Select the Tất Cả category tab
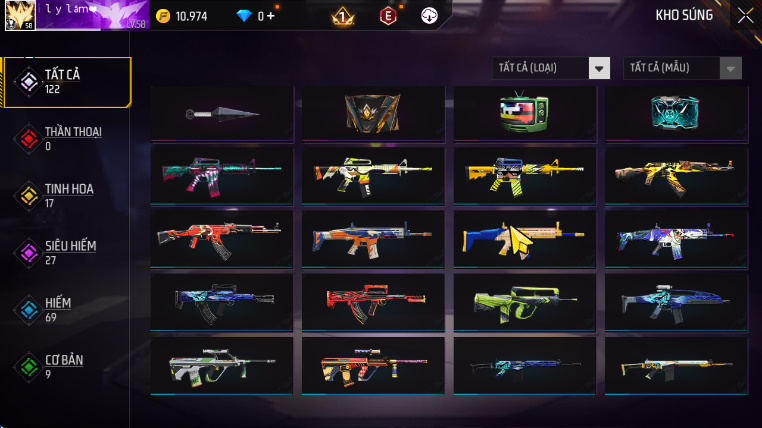This screenshot has width=762, height=428. point(67,82)
